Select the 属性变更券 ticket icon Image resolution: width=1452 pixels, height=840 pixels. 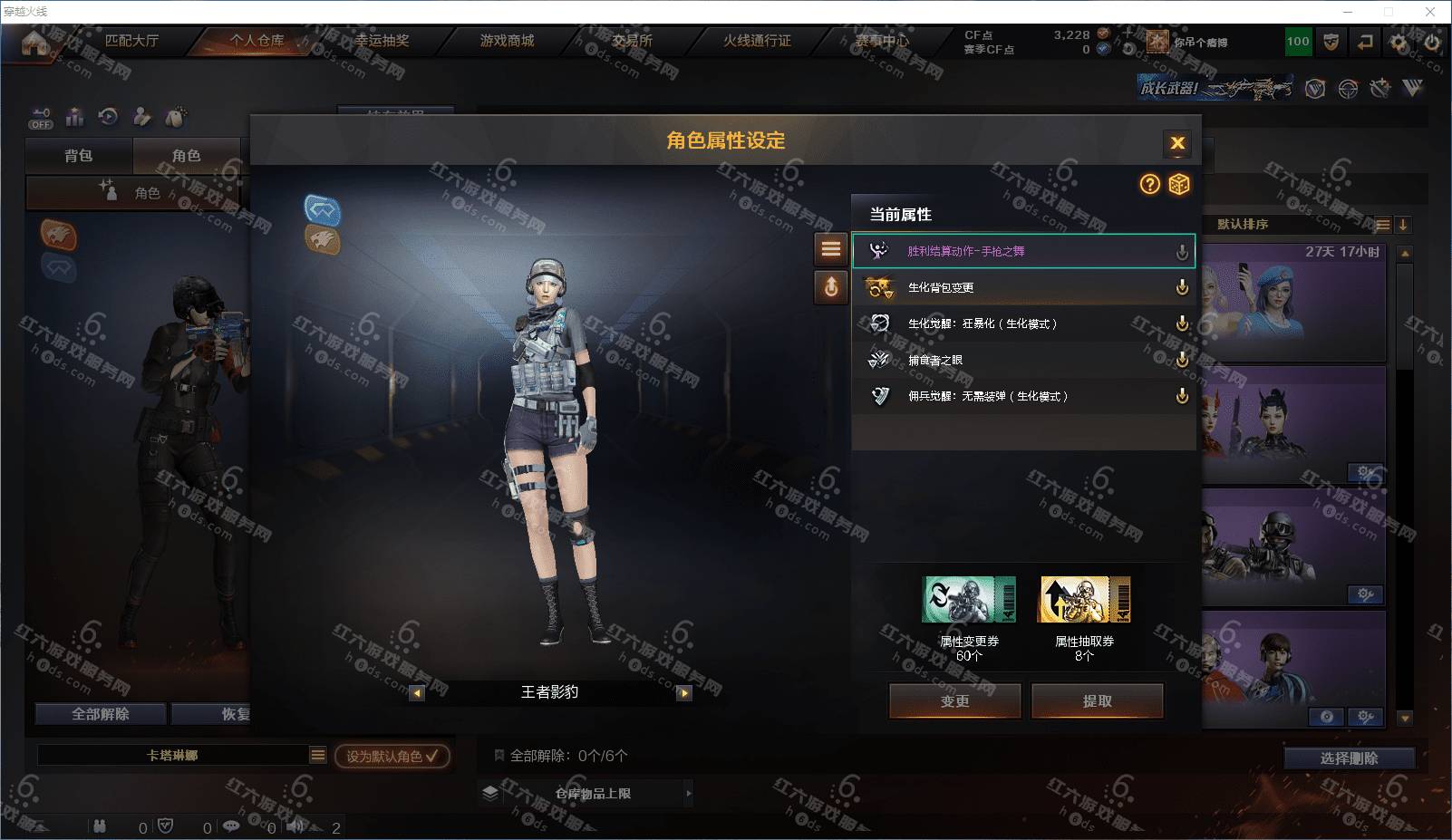click(x=968, y=599)
